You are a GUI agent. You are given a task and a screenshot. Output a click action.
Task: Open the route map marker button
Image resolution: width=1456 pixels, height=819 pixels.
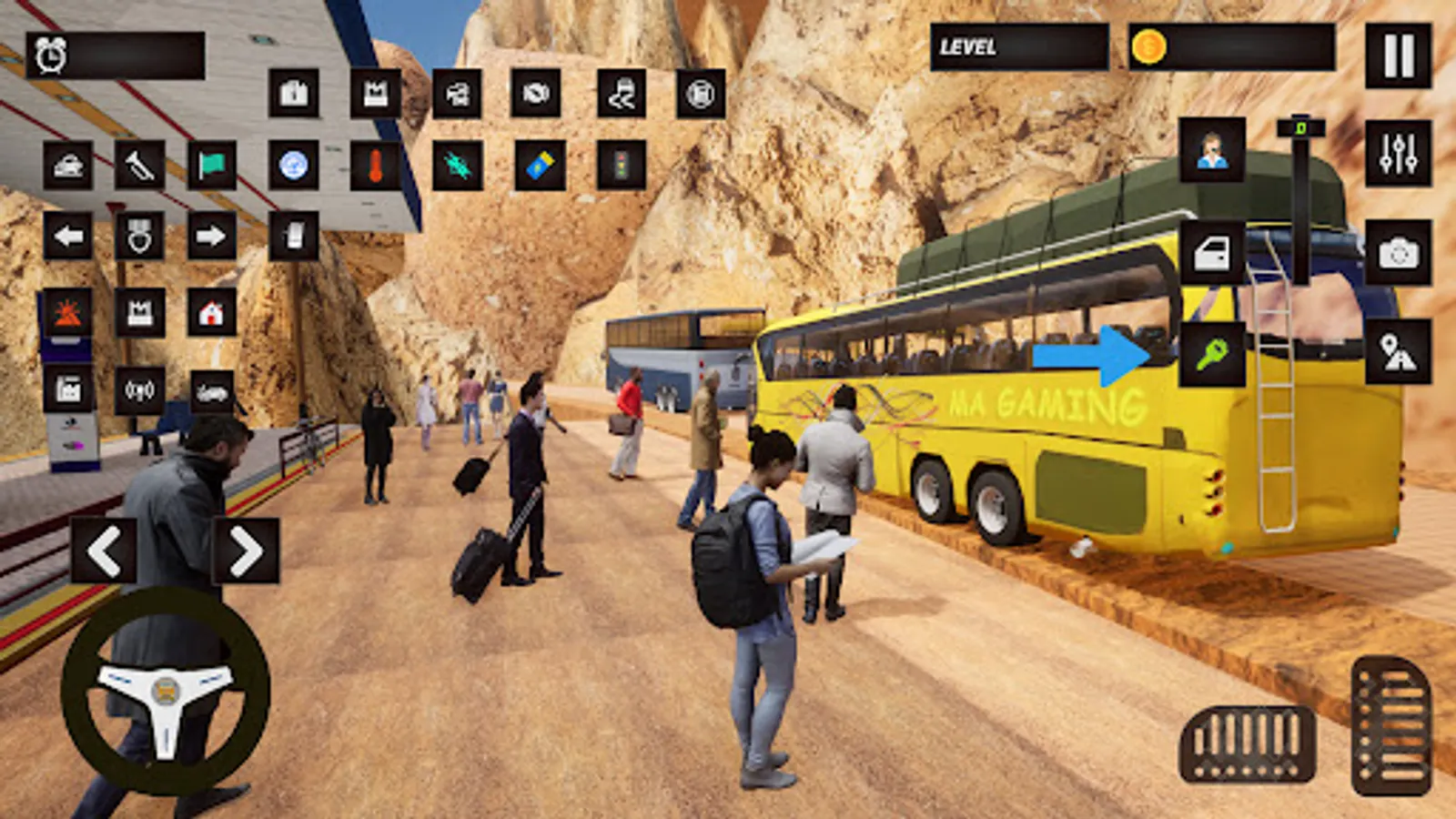[x=1398, y=352]
